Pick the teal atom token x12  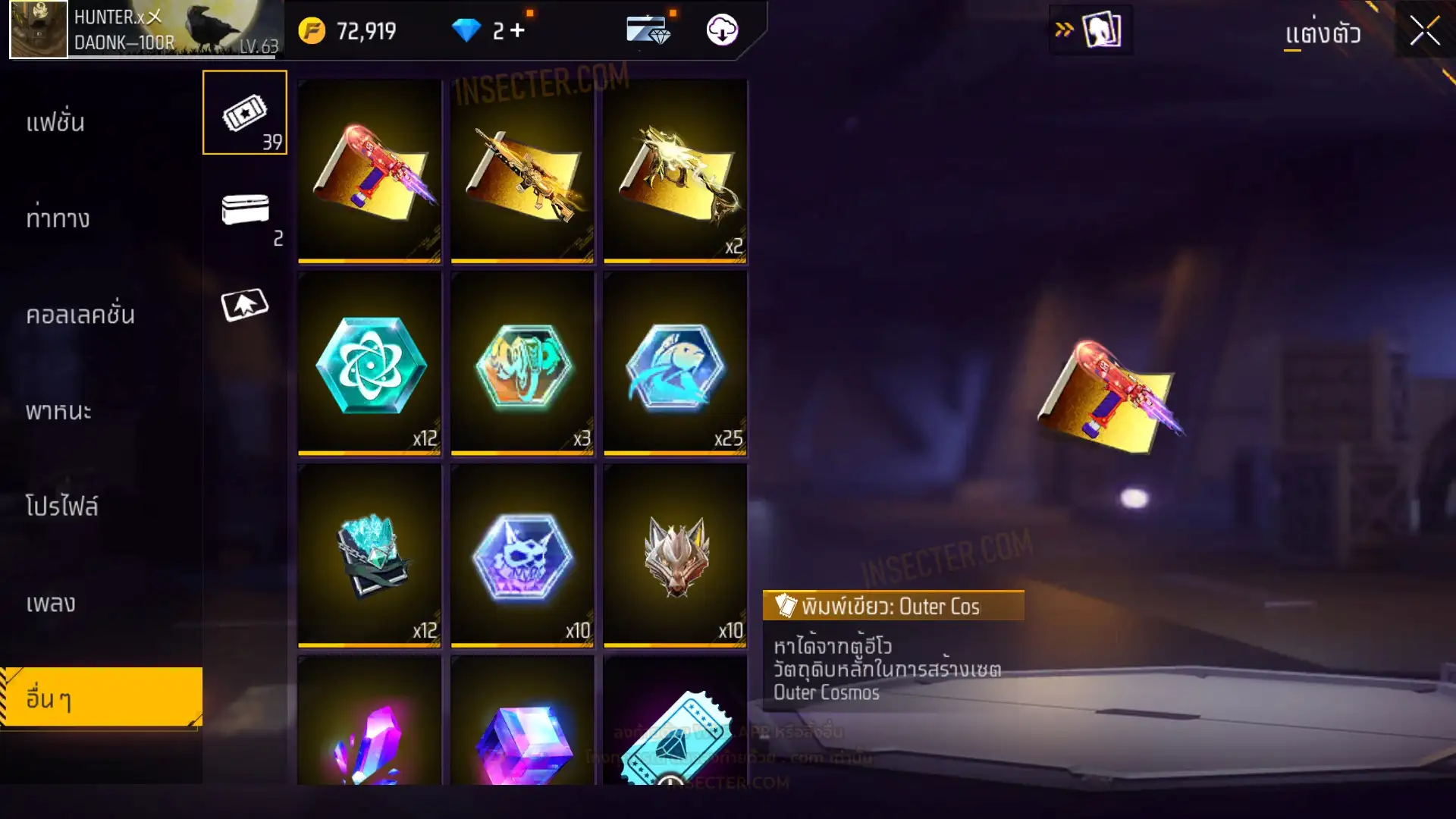(x=369, y=364)
